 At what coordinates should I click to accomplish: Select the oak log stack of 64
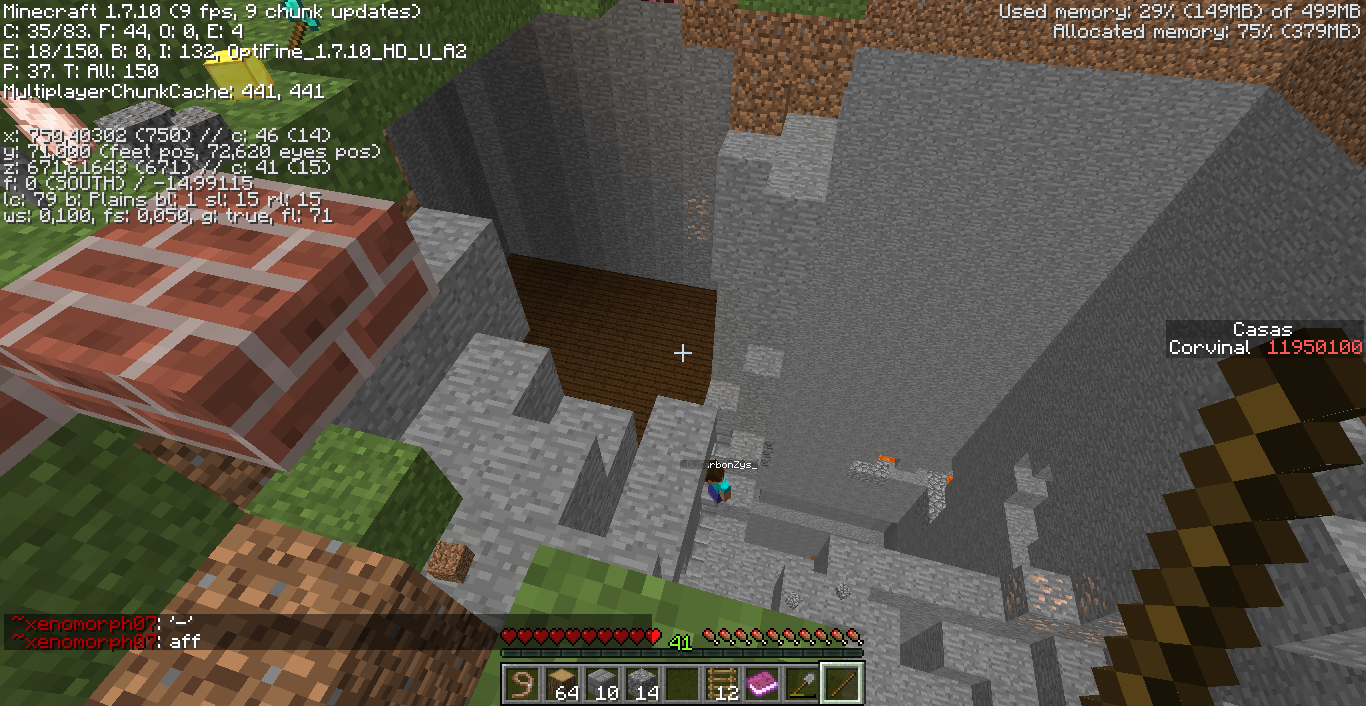[x=562, y=684]
